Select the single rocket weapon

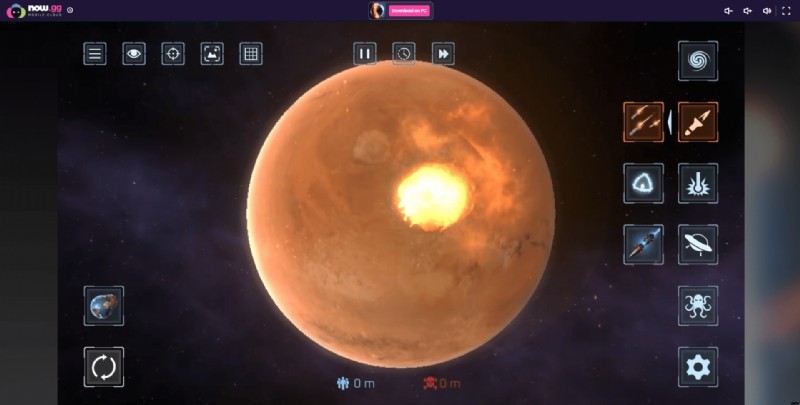(698, 122)
